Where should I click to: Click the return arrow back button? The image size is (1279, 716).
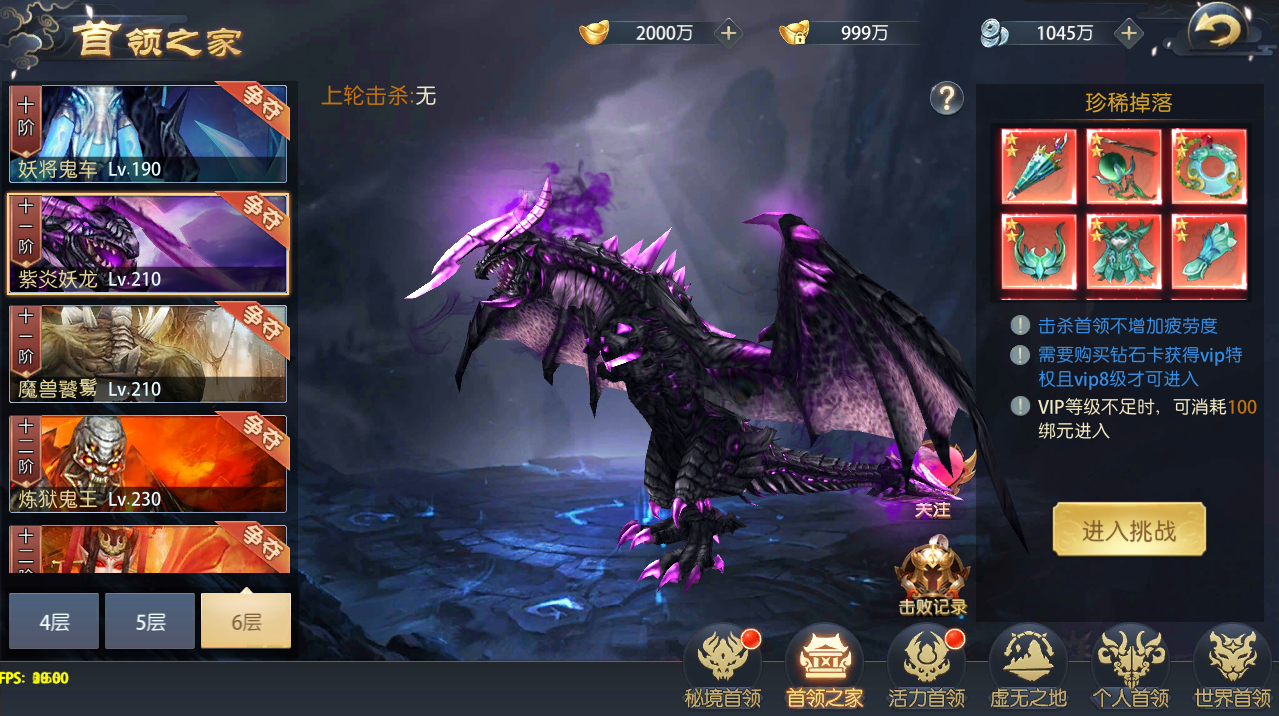point(1214,33)
